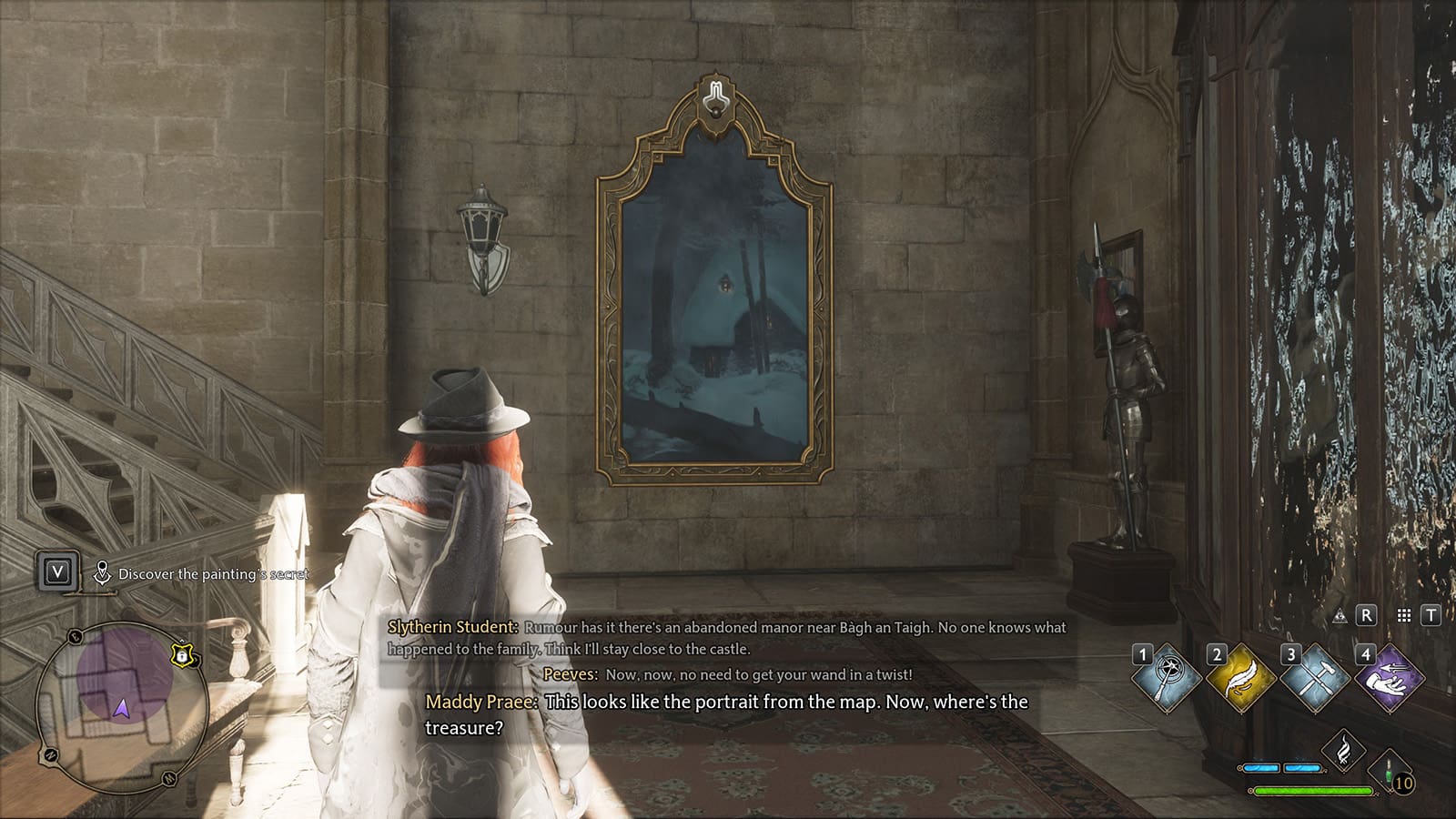Toggle the lock shield marker on the minimap

tap(182, 655)
